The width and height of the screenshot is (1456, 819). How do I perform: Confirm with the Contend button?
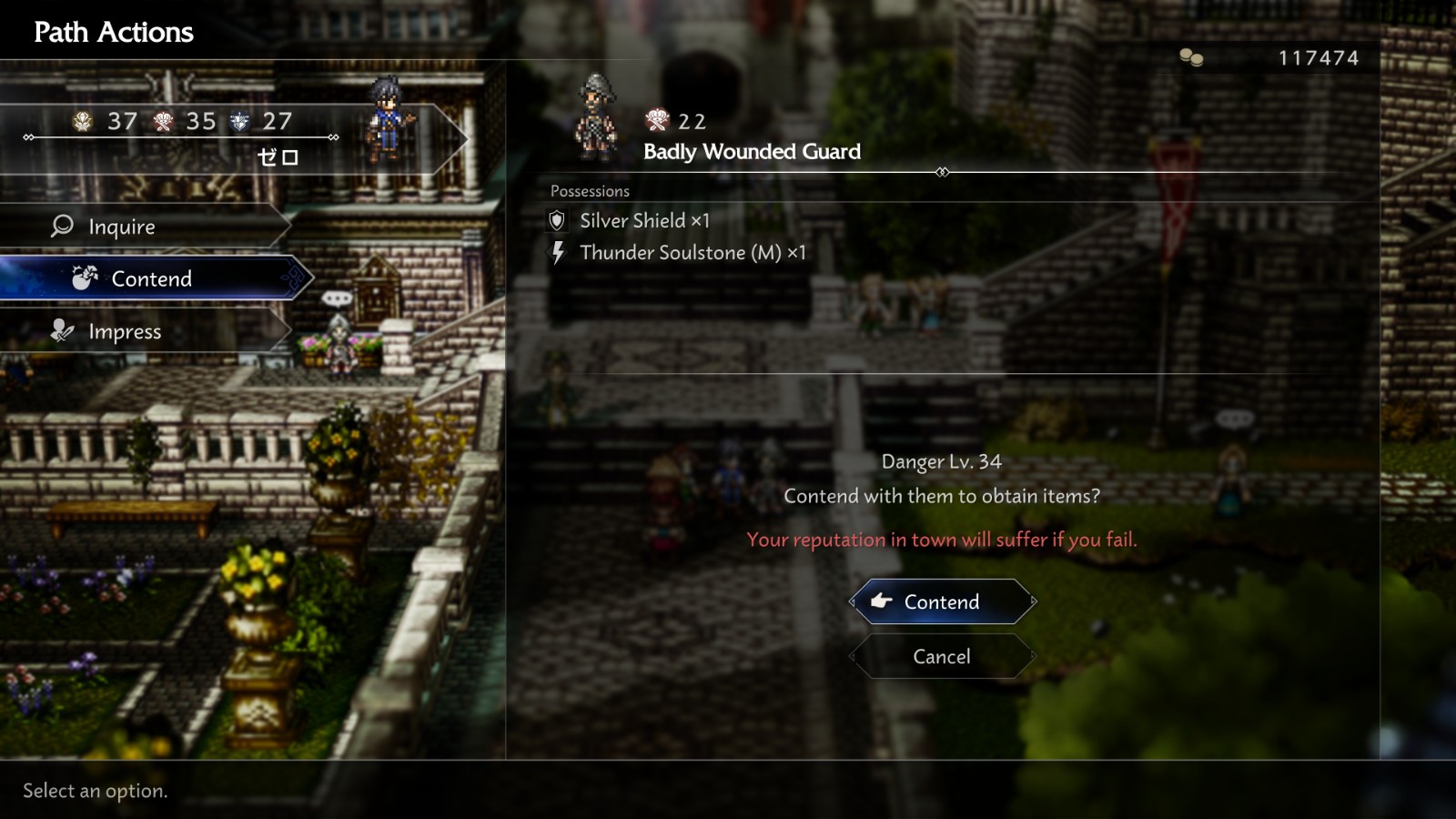[x=941, y=602]
